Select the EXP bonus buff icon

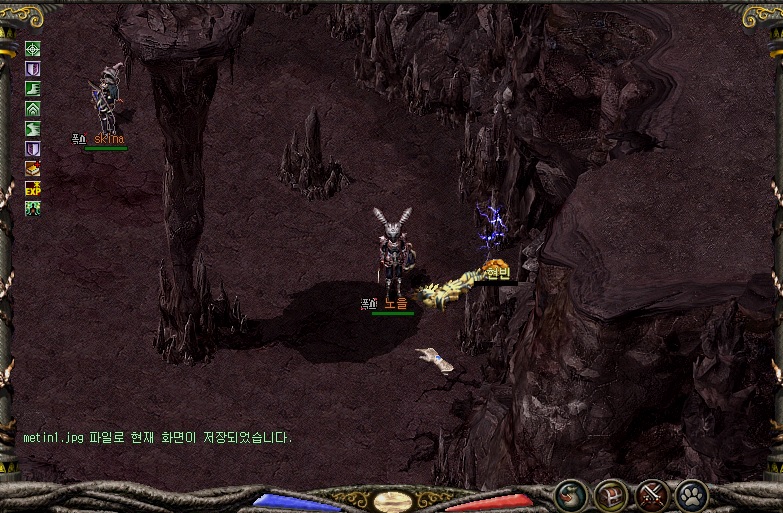click(x=33, y=188)
